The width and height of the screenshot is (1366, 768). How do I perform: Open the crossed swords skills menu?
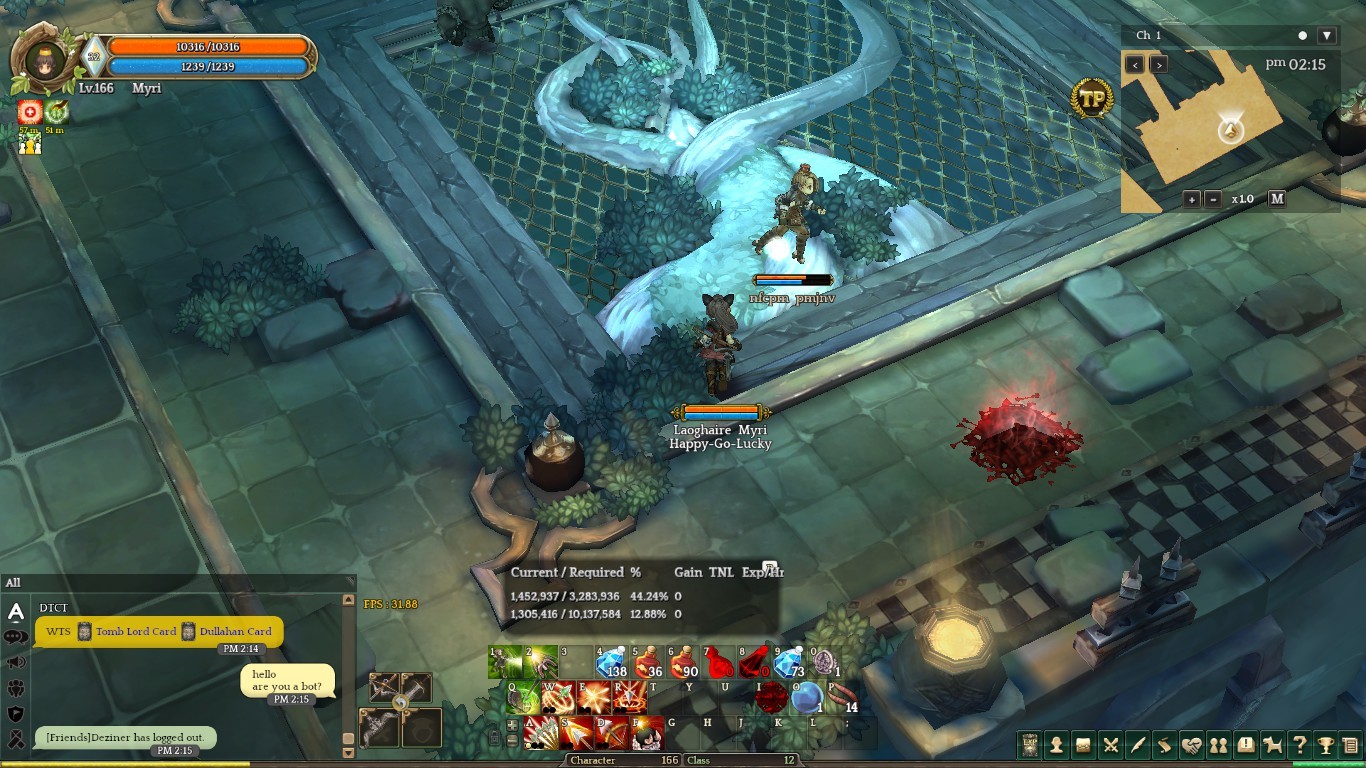pyautogui.click(x=1110, y=745)
